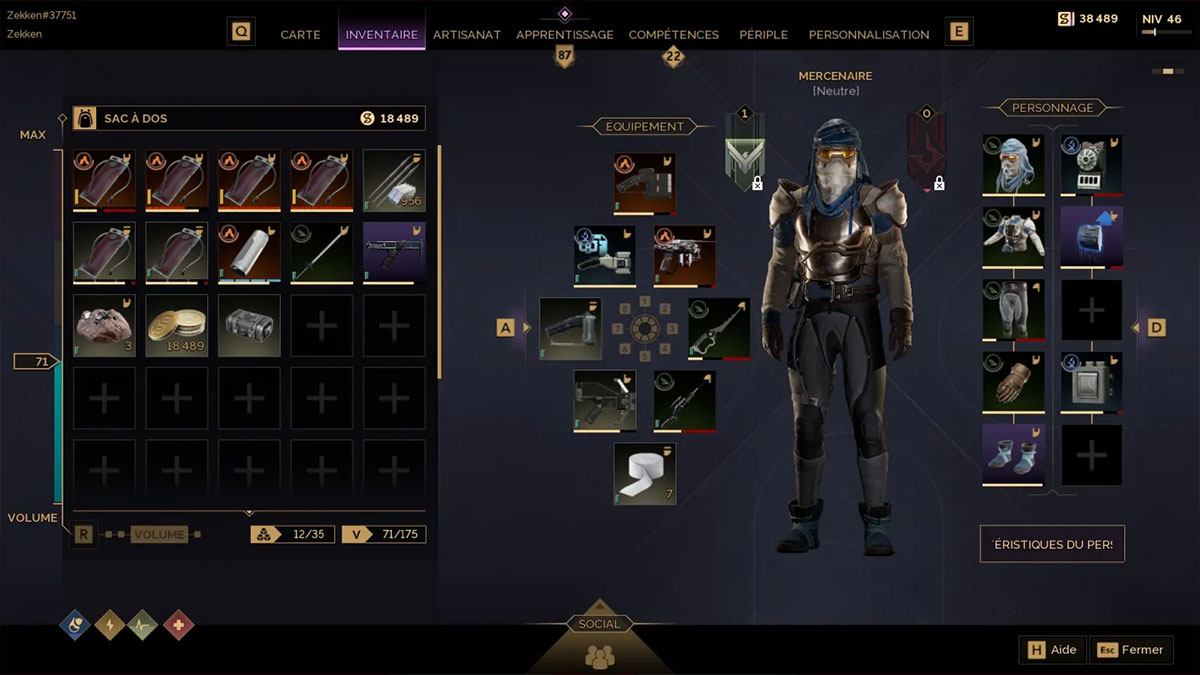Select the rock ore item in backpack
The height and width of the screenshot is (675, 1200).
pos(104,325)
